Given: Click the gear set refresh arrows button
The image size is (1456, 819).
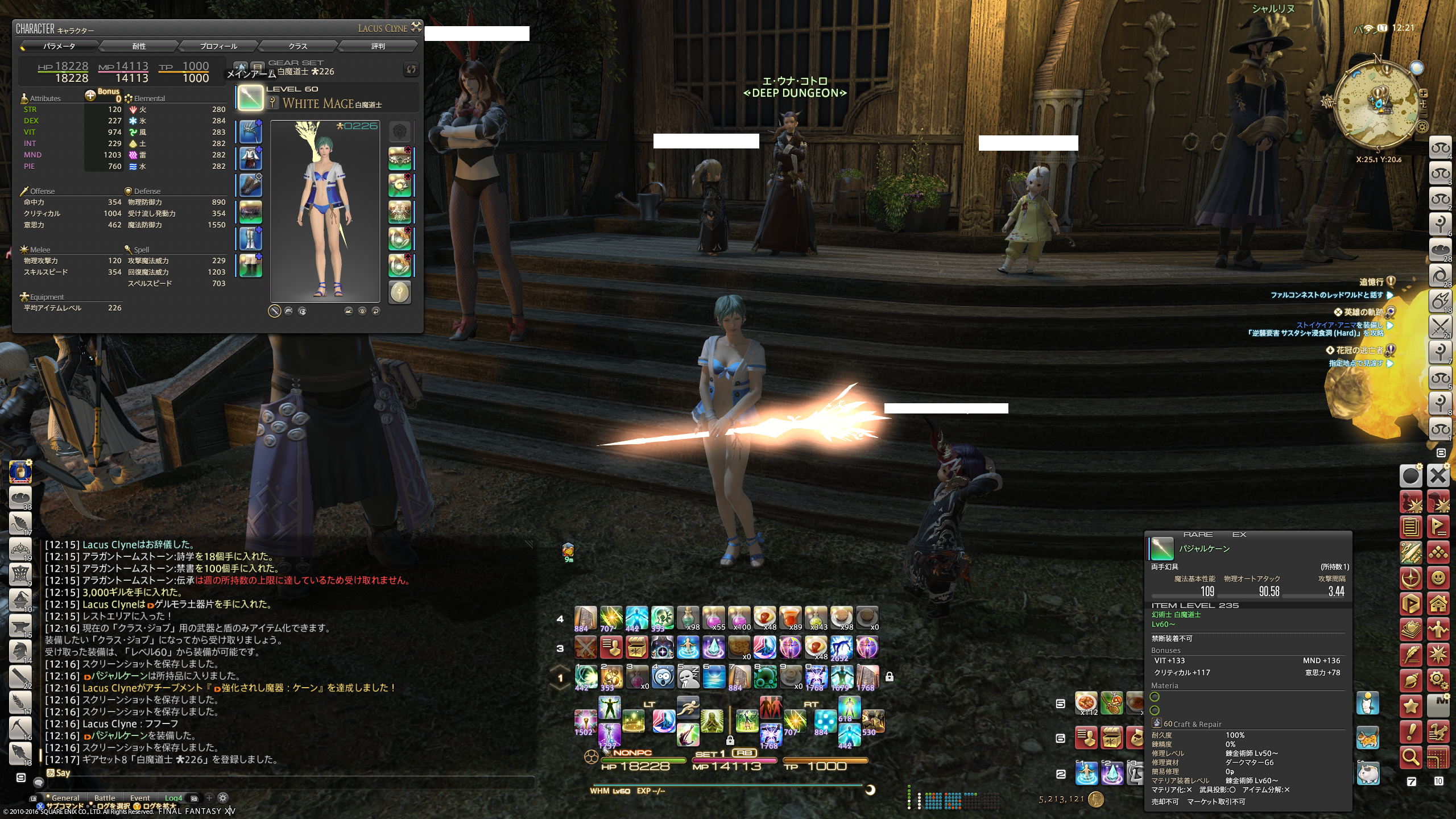Looking at the screenshot, I should tap(411, 69).
